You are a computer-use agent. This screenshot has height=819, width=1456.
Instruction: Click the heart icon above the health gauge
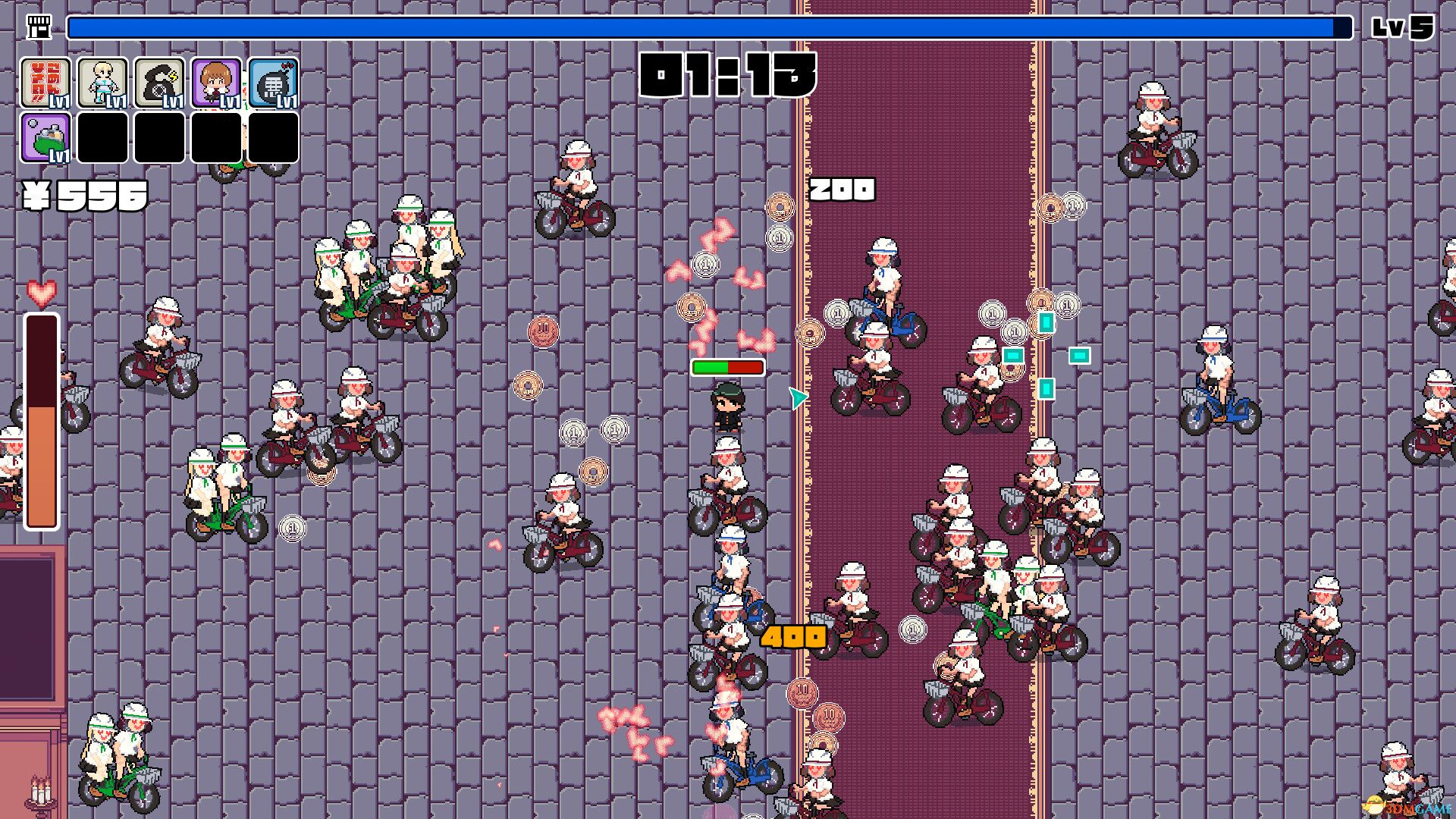coord(42,290)
